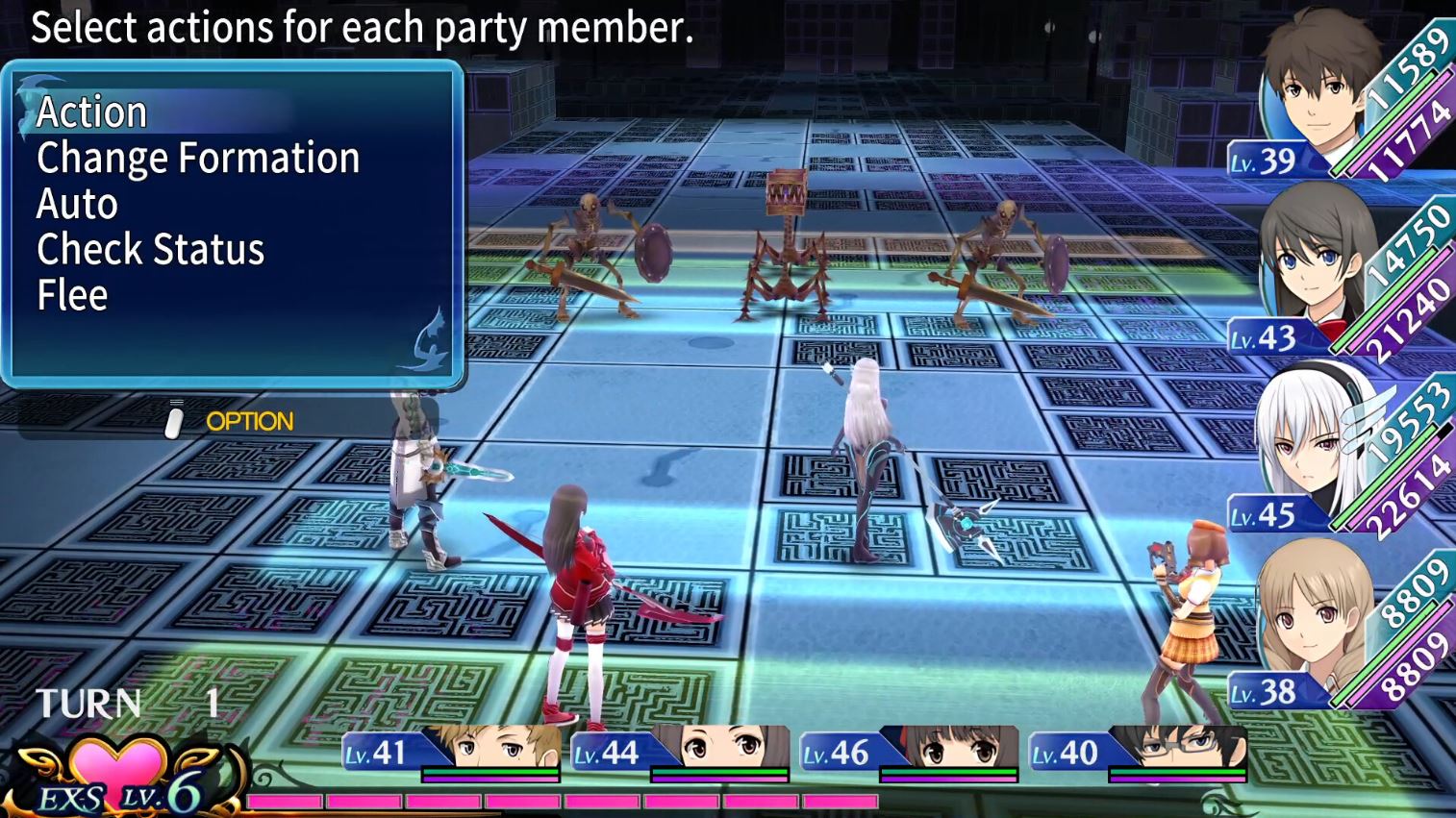Select the Lv. 43 dark-haired girl portrait
1456x818 pixels.
pyautogui.click(x=1314, y=269)
